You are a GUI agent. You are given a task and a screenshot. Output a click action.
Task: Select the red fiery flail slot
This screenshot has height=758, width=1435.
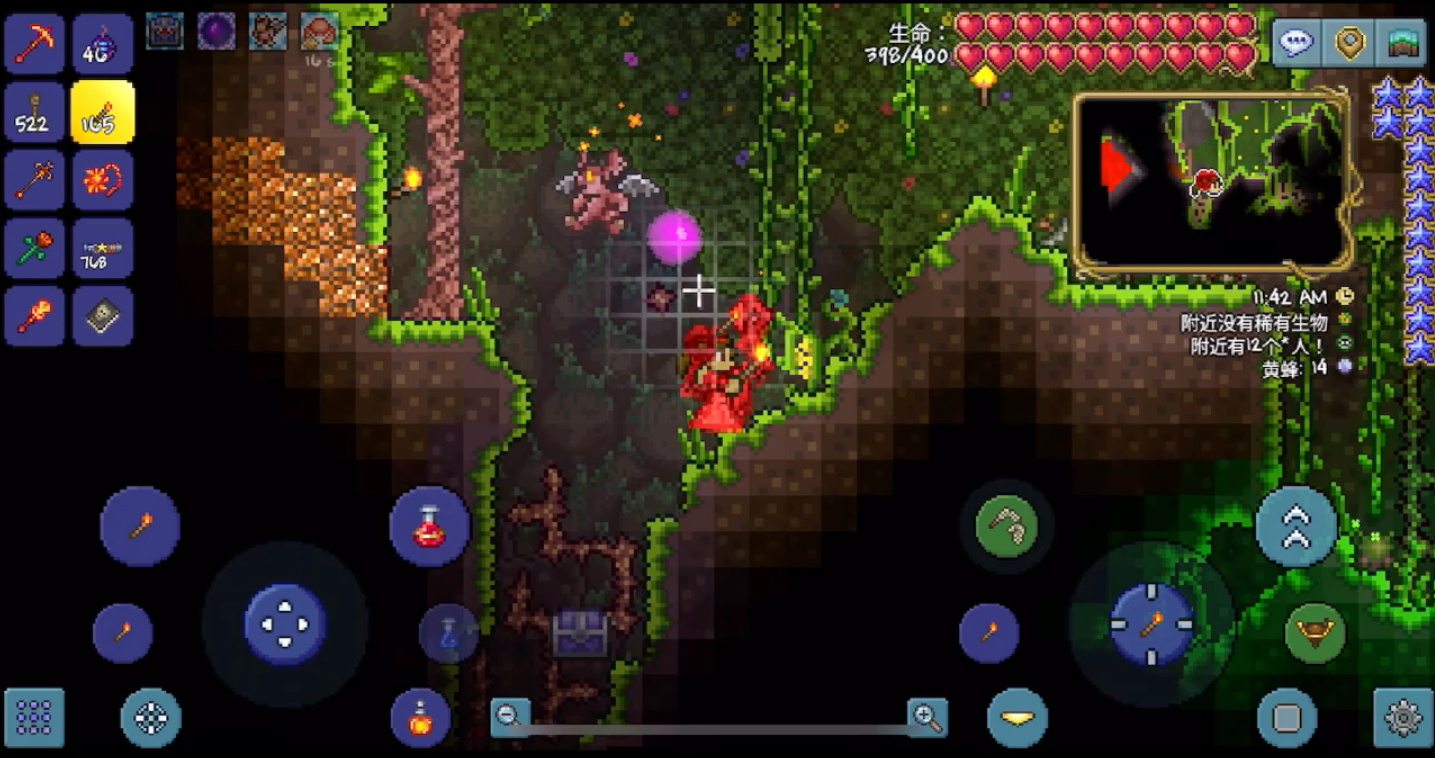[x=102, y=181]
